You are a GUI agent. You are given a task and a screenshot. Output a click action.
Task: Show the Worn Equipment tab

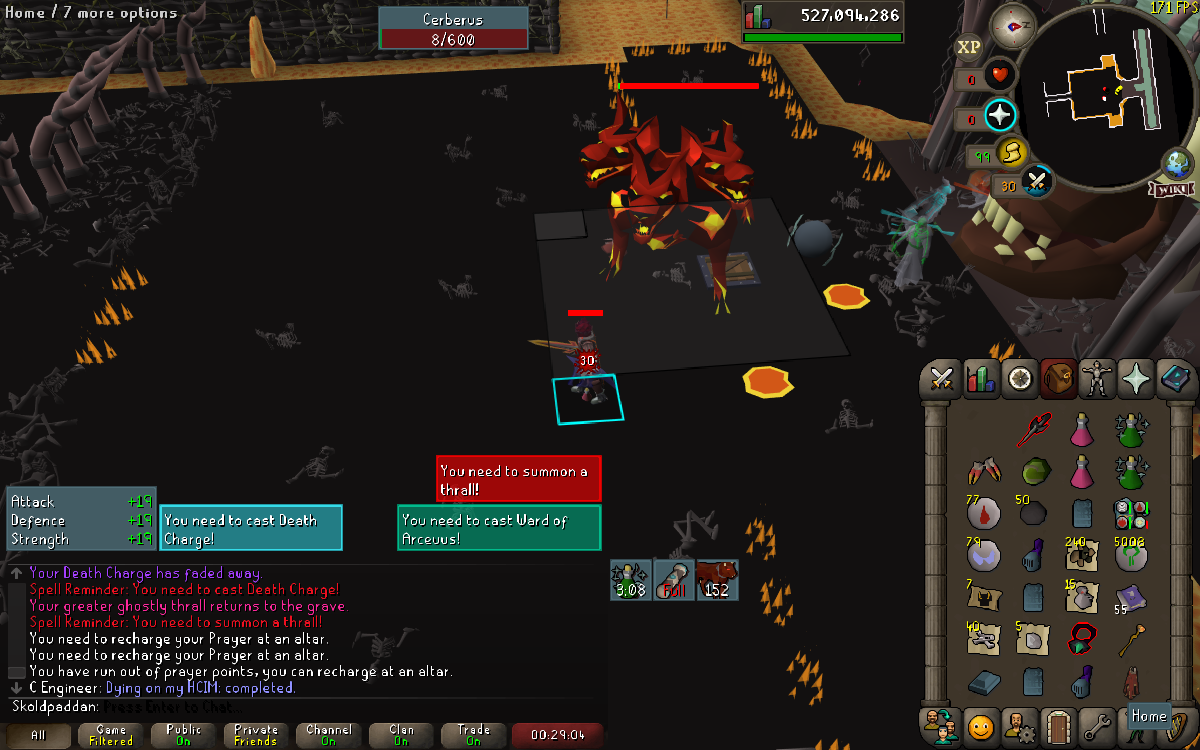[1098, 380]
